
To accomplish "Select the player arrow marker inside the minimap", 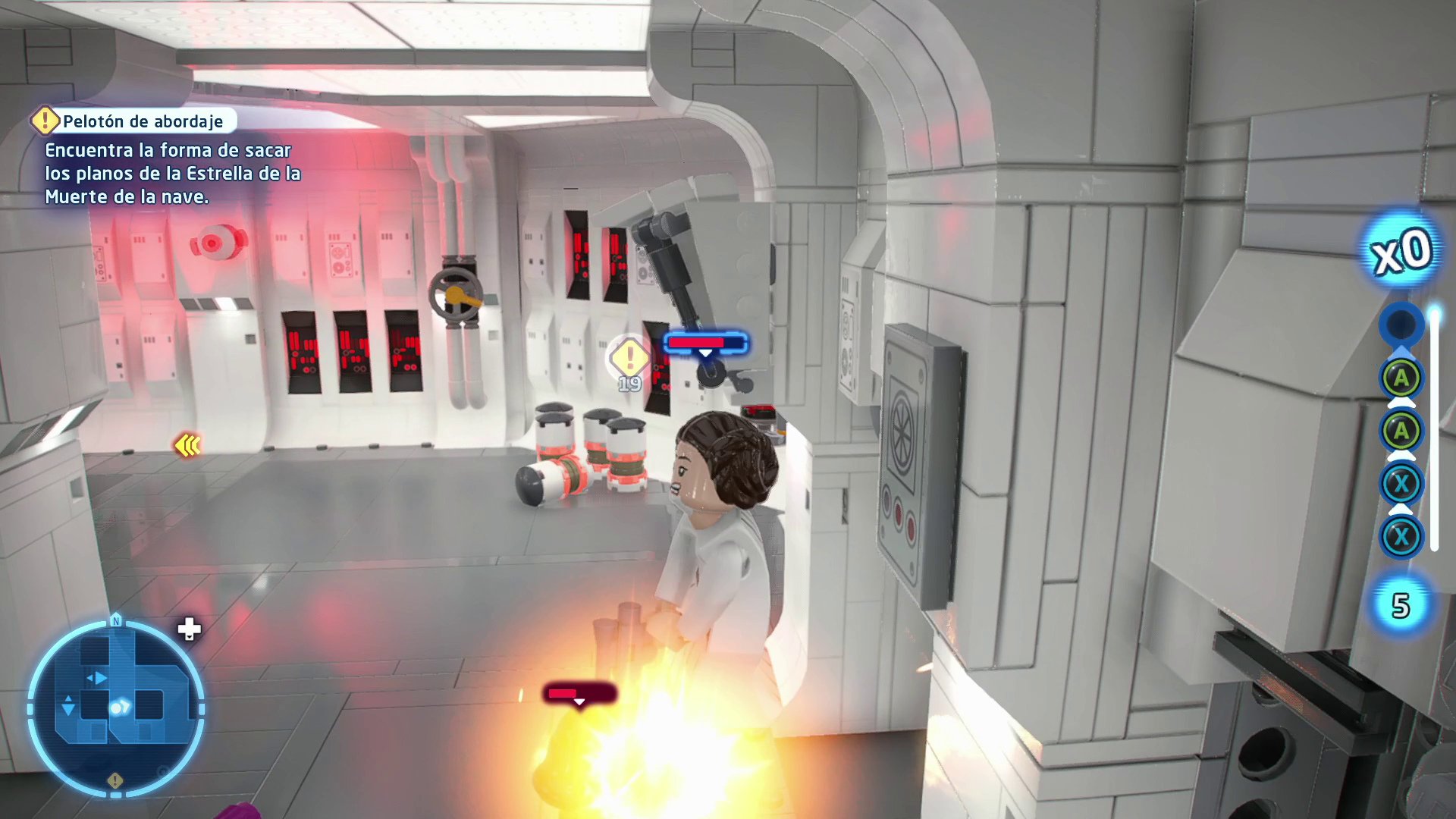I will click(x=121, y=705).
